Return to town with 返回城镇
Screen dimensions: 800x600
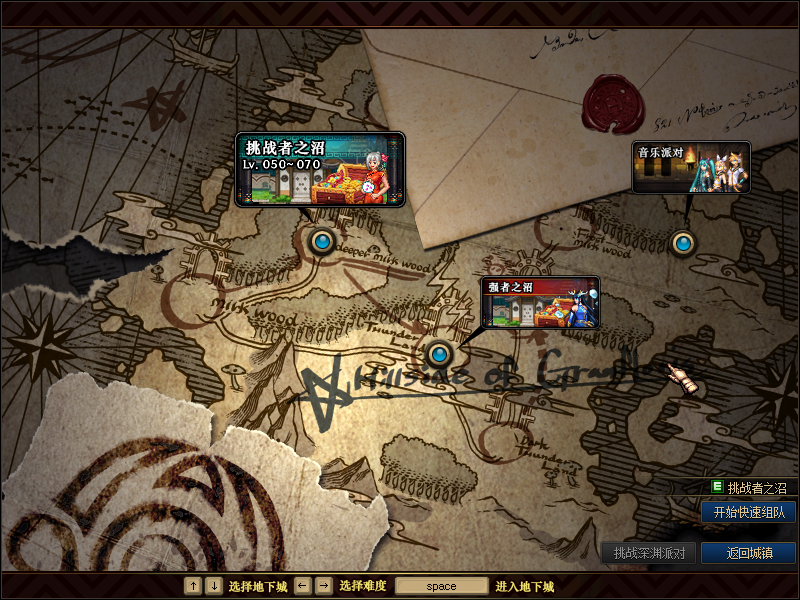[748, 553]
